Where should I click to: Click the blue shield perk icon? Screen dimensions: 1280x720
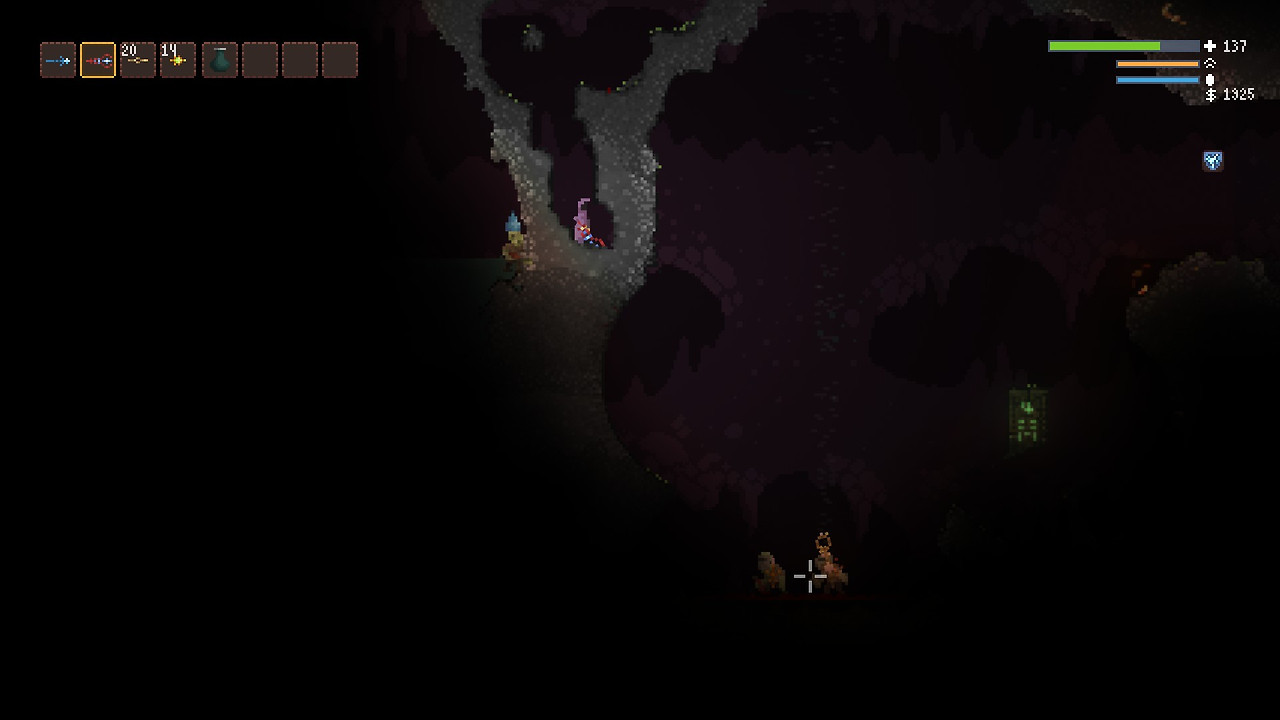(x=1213, y=161)
